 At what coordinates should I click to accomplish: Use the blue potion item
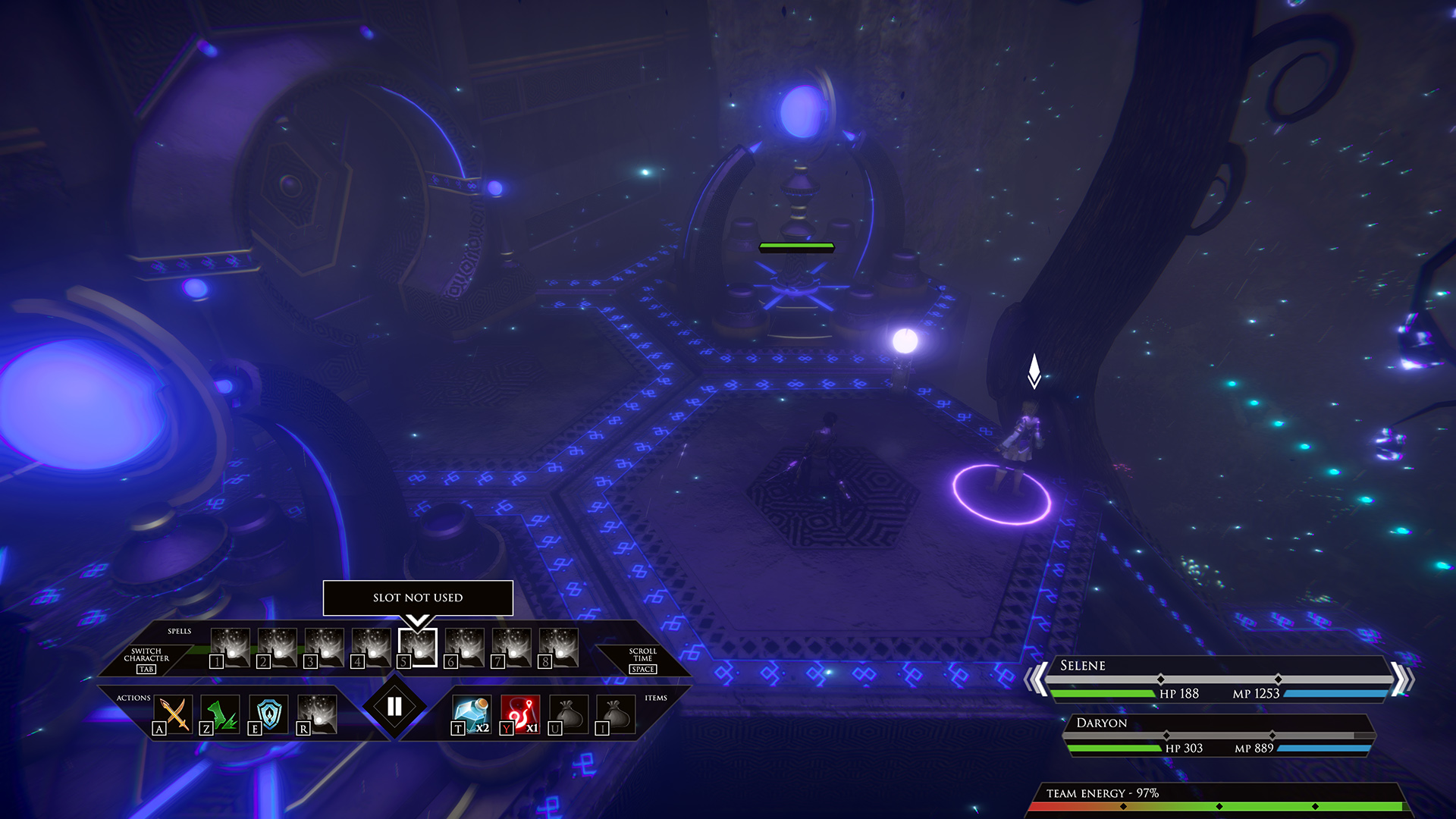472,715
